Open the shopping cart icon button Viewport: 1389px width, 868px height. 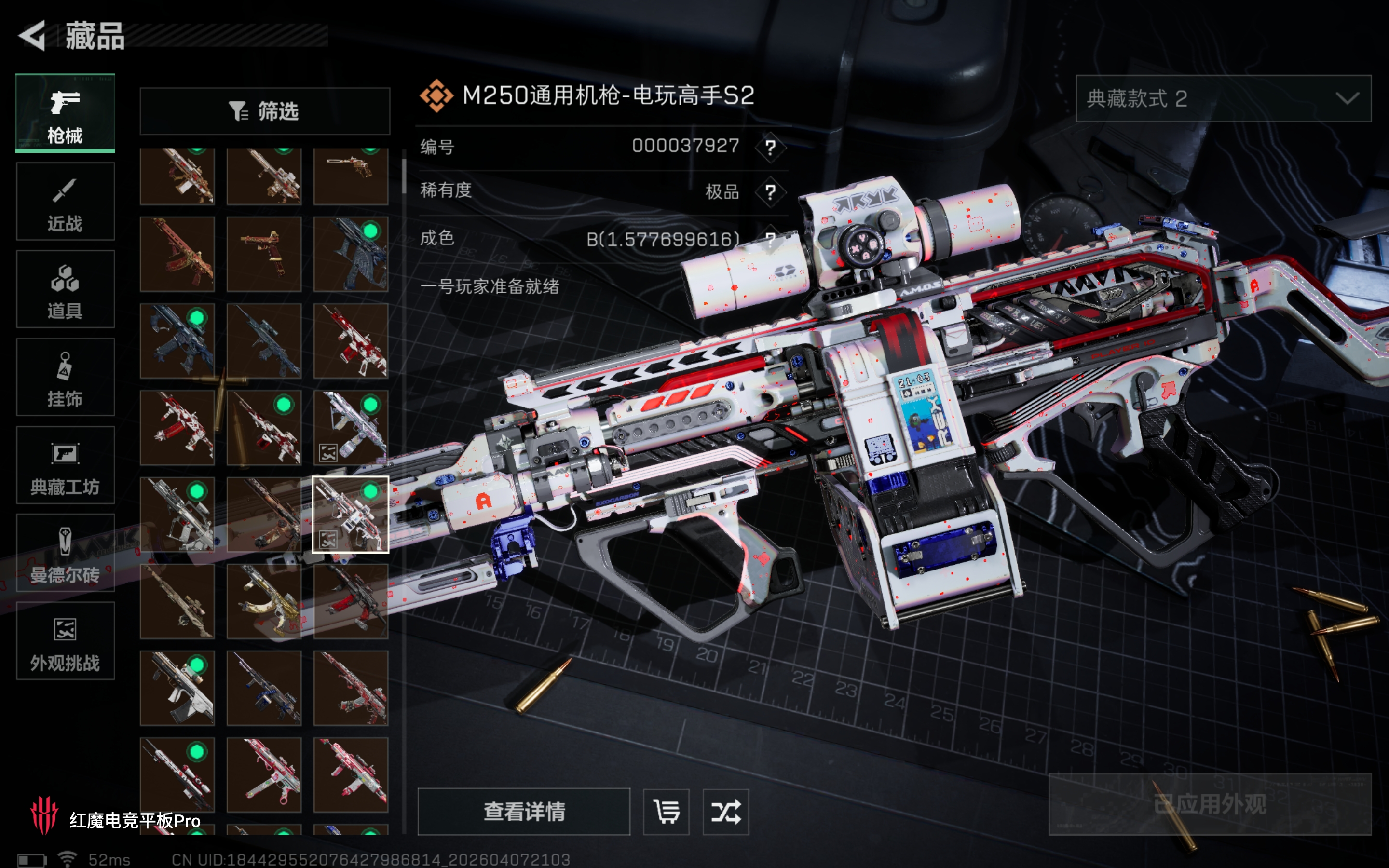tap(667, 812)
